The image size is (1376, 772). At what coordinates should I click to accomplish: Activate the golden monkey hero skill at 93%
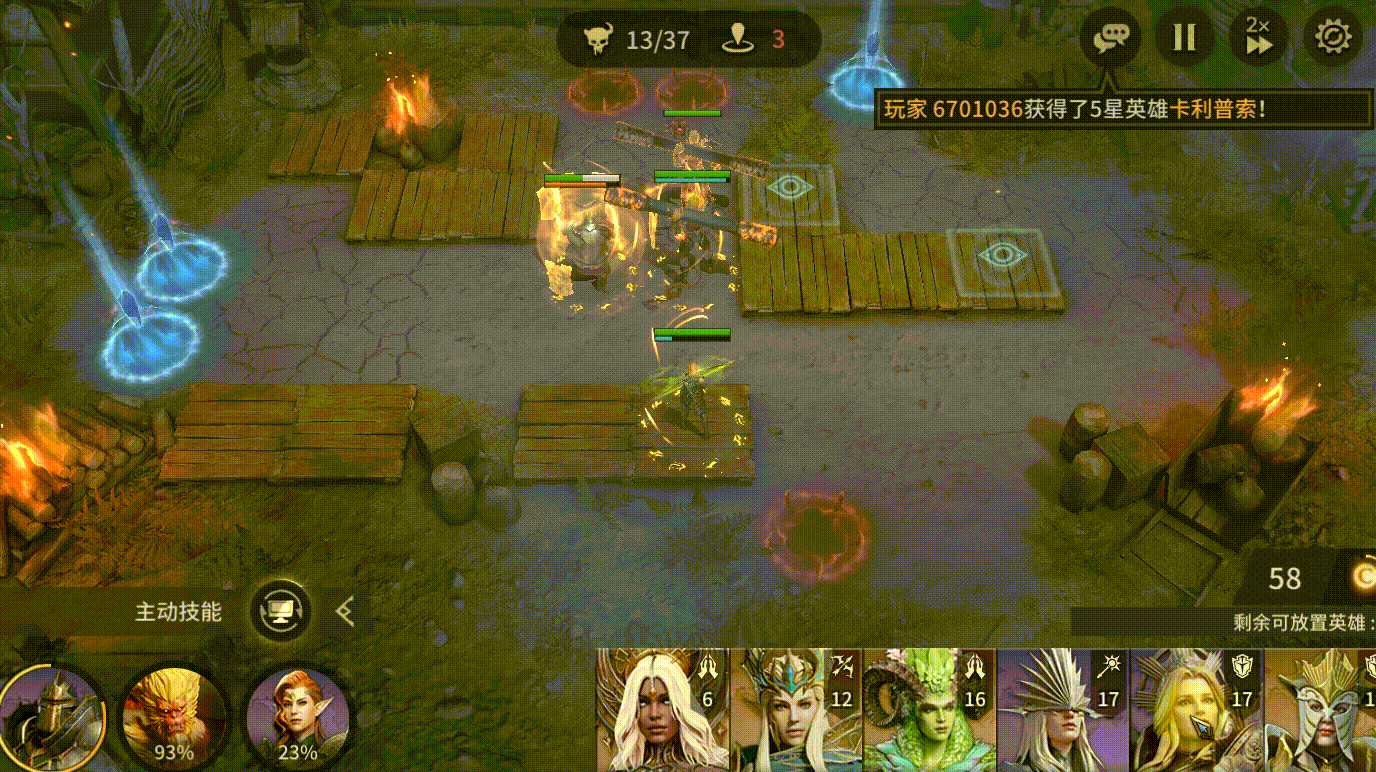(174, 716)
